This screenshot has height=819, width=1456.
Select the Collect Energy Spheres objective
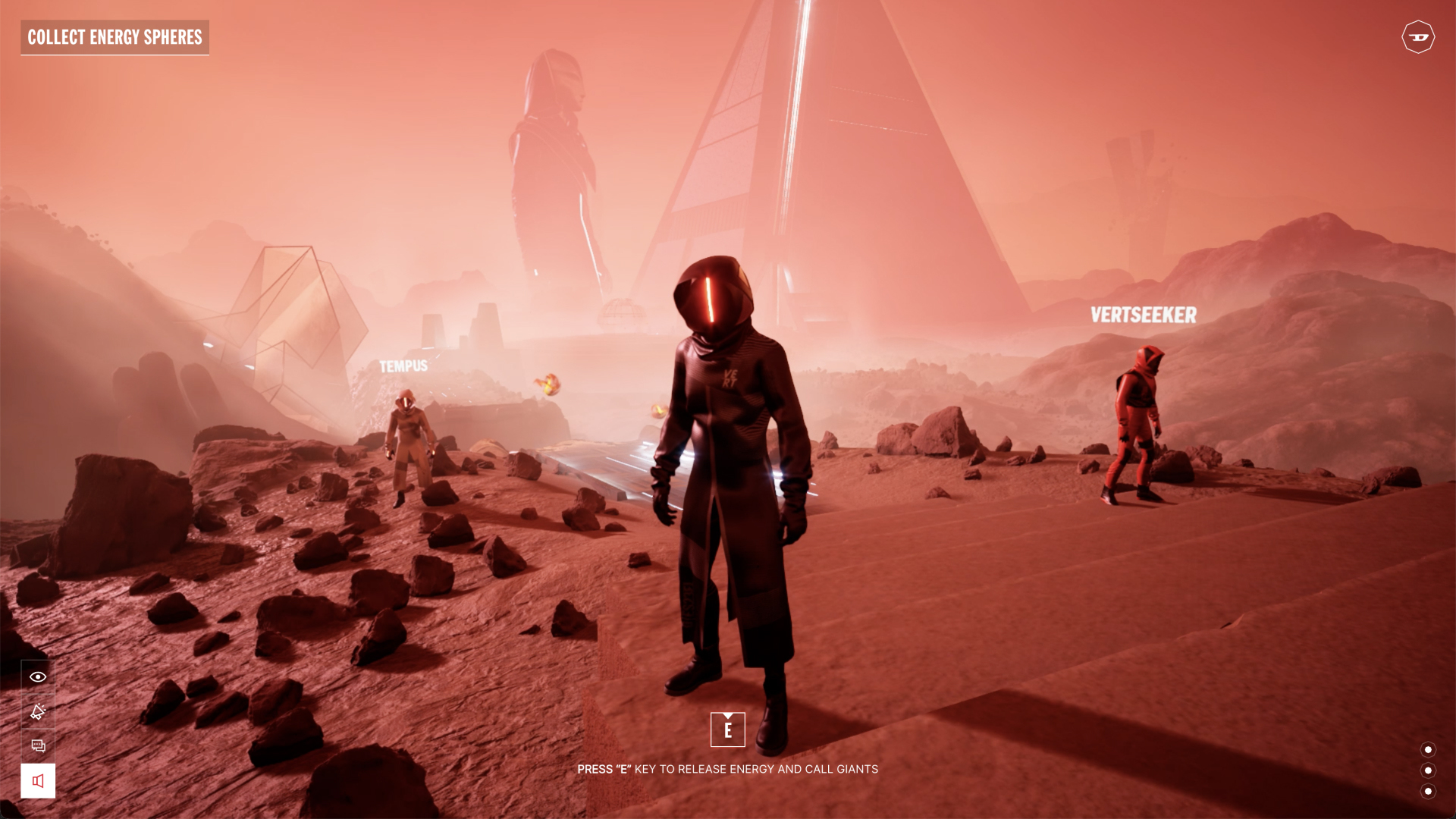pos(115,37)
